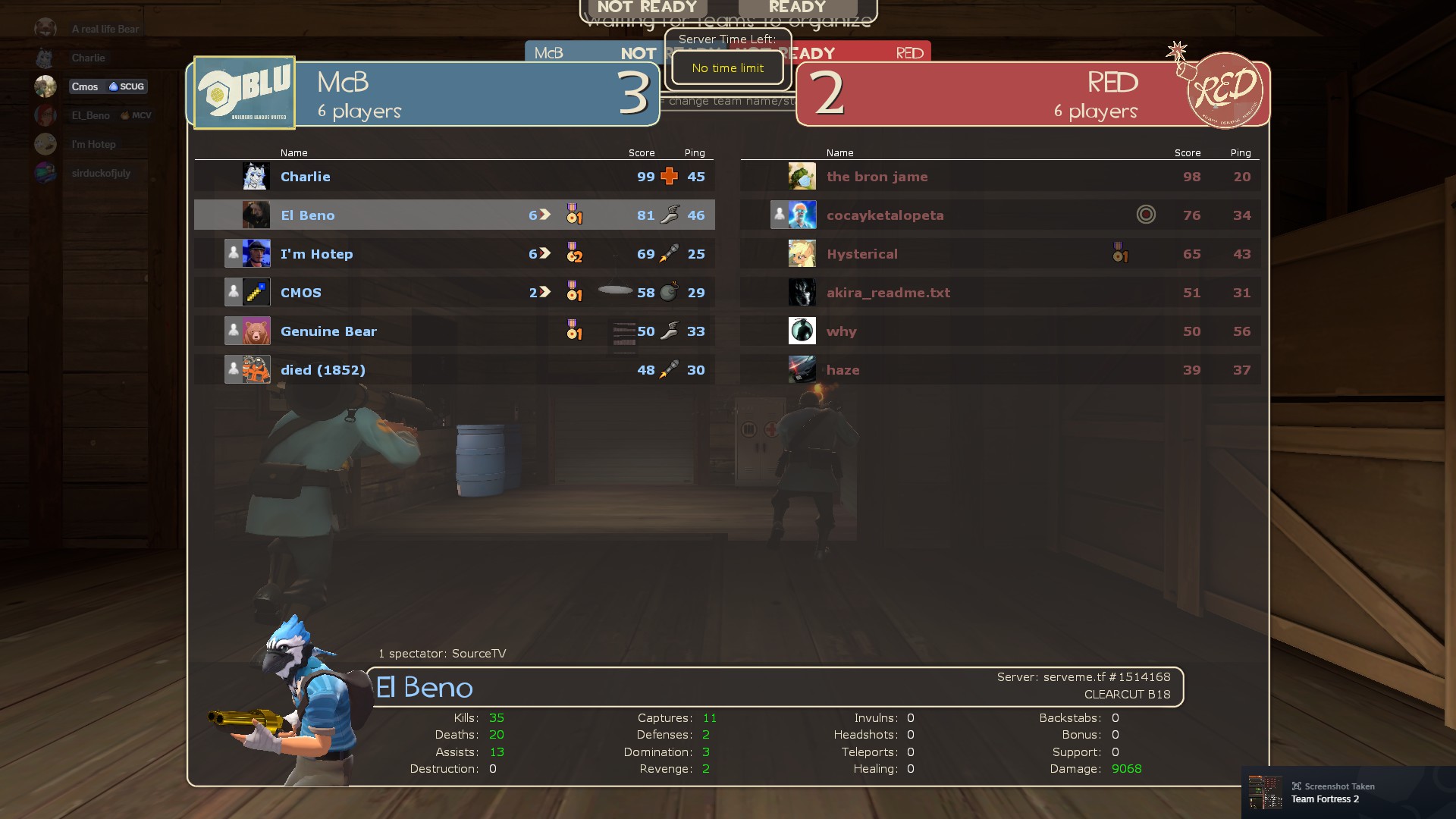Click Cmos in the voice chat overlay
The width and height of the screenshot is (1456, 819).
(x=85, y=86)
